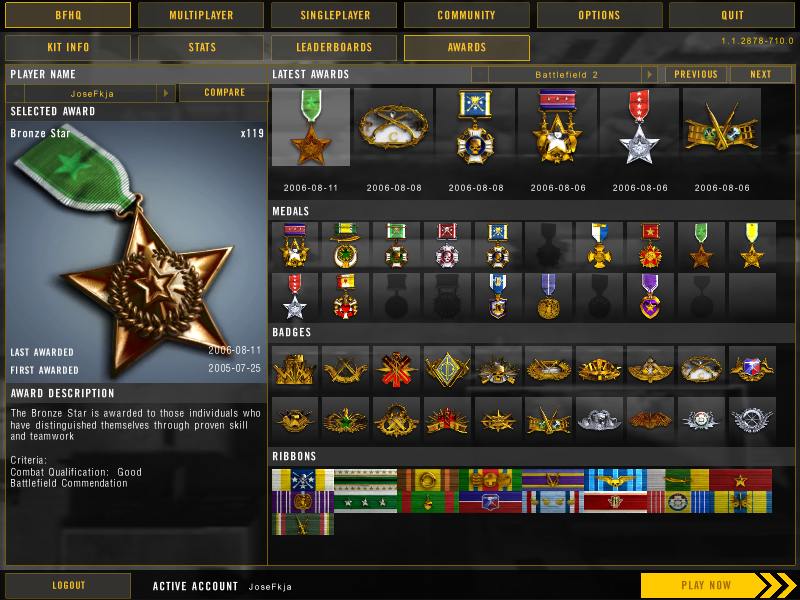800x600 pixels.
Task: Select the Awards tab
Action: (x=466, y=47)
